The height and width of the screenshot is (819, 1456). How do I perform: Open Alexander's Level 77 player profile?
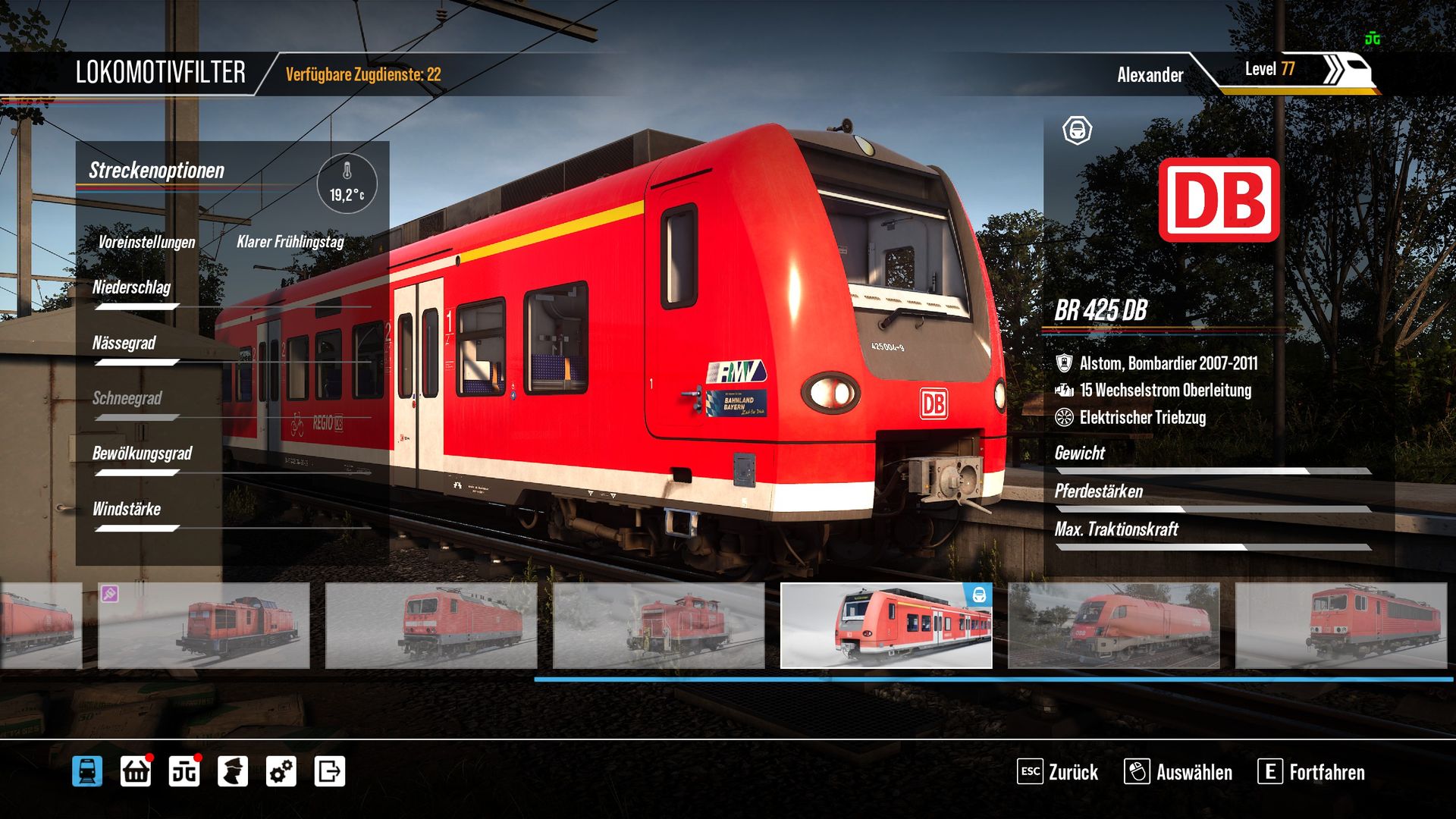pos(1244,73)
